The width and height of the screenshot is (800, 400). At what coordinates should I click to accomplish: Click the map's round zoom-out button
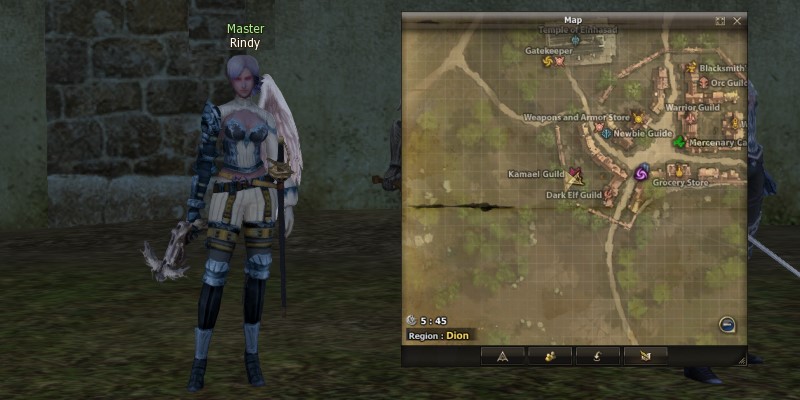[727, 324]
